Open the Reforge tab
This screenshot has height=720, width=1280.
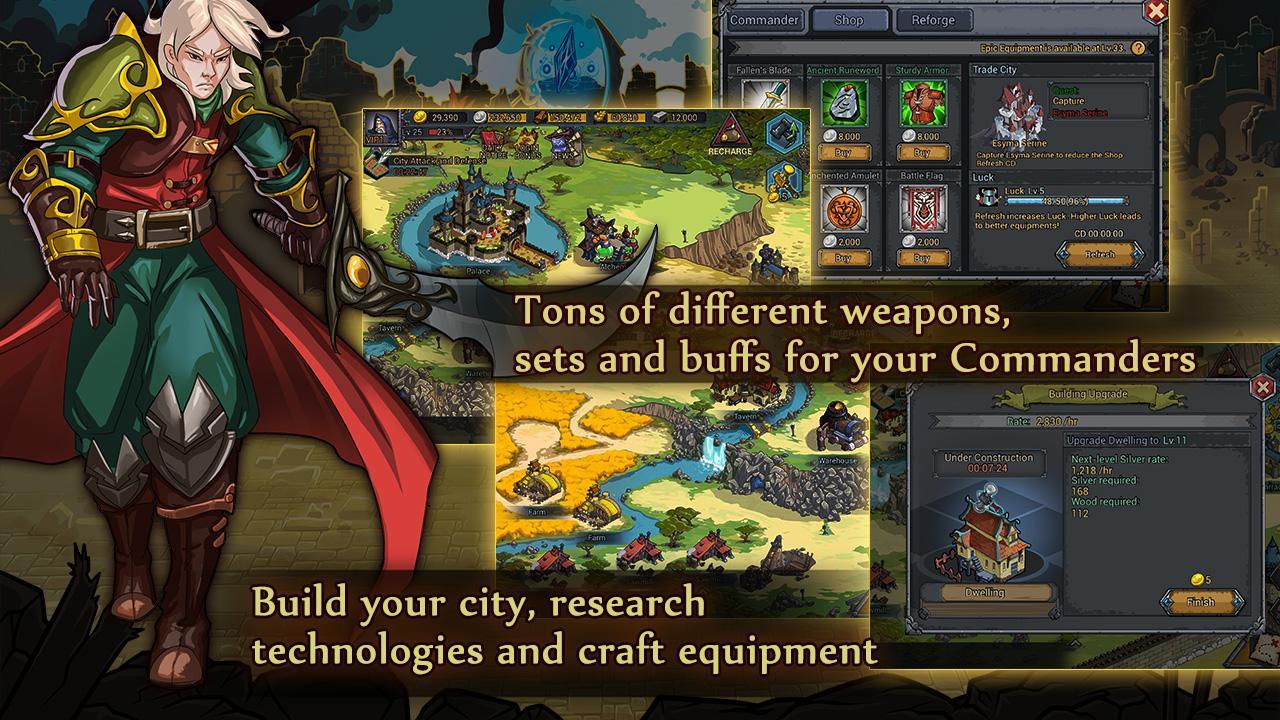pos(932,20)
